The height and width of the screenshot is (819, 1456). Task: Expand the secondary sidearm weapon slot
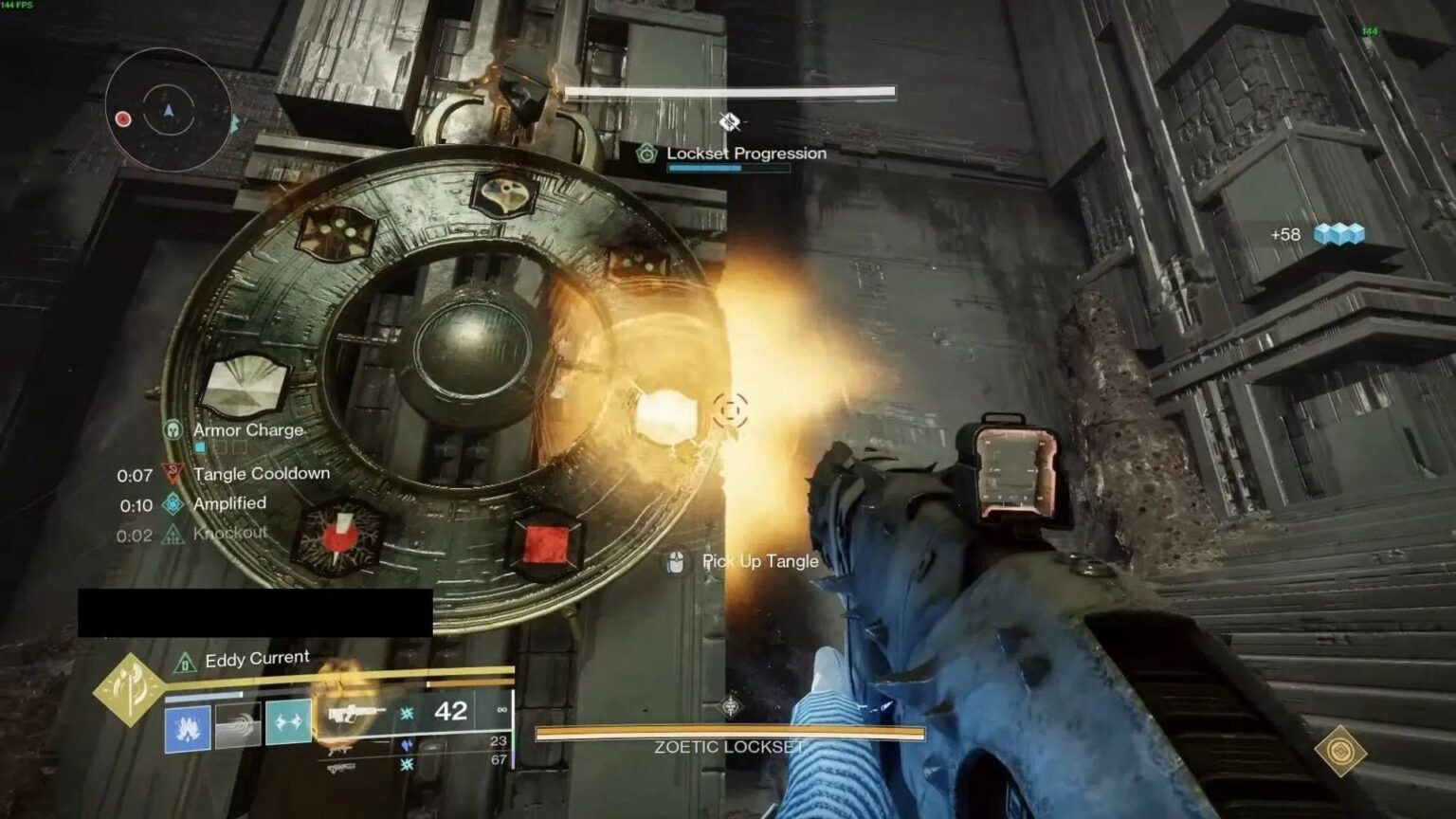(x=339, y=752)
